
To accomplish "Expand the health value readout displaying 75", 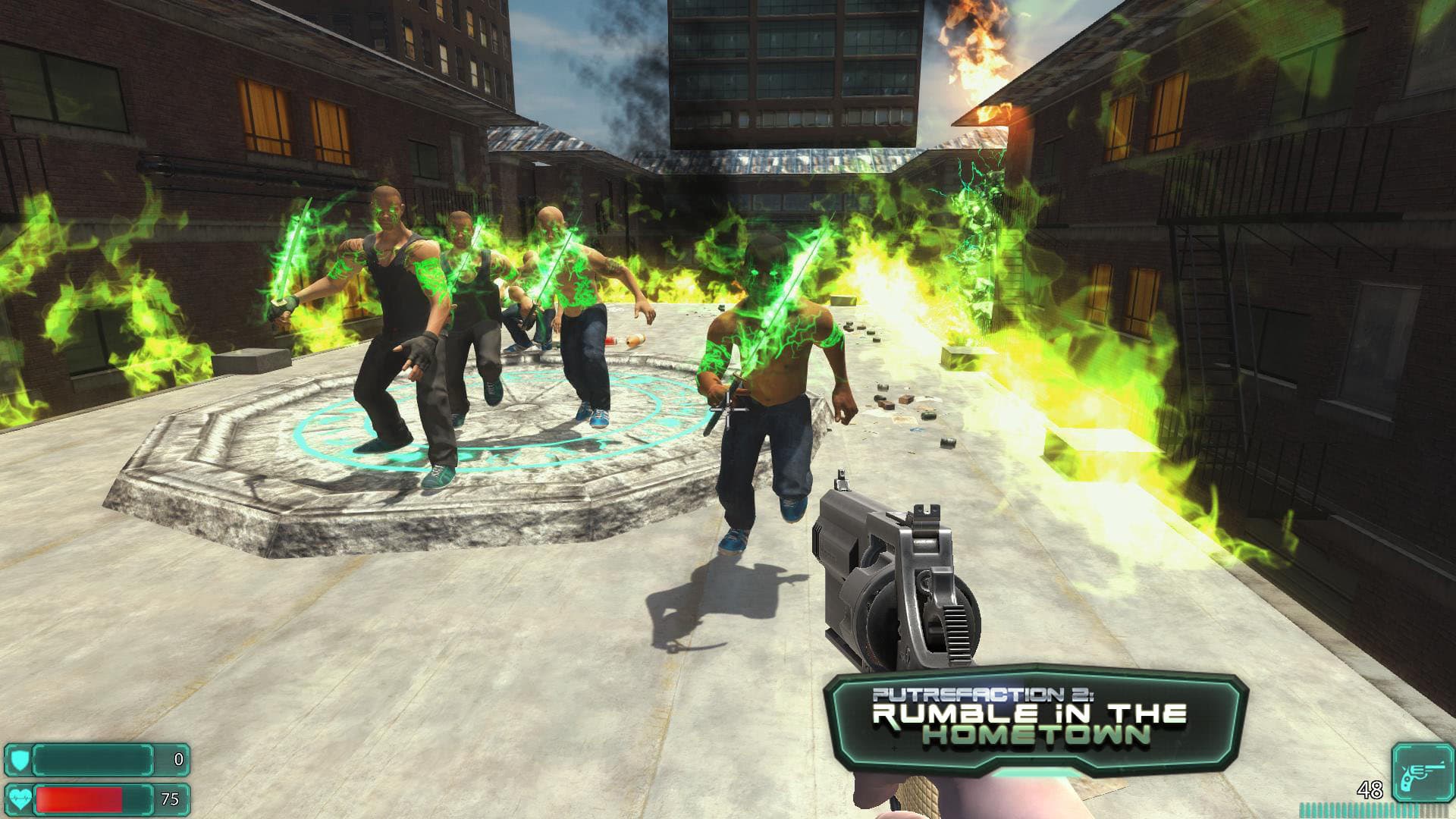I will 171,798.
